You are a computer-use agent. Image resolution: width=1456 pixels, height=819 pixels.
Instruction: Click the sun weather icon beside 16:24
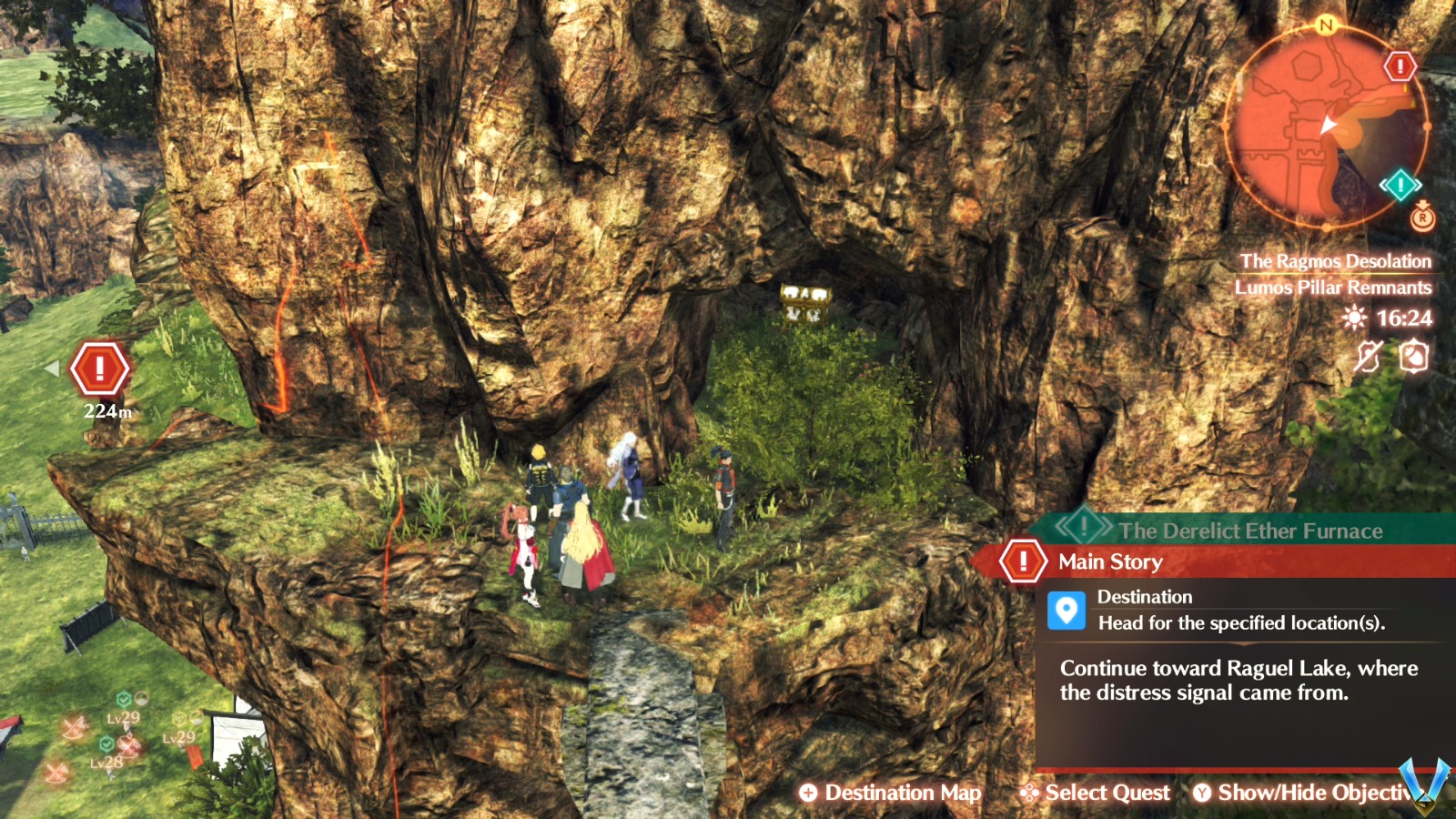point(1353,318)
